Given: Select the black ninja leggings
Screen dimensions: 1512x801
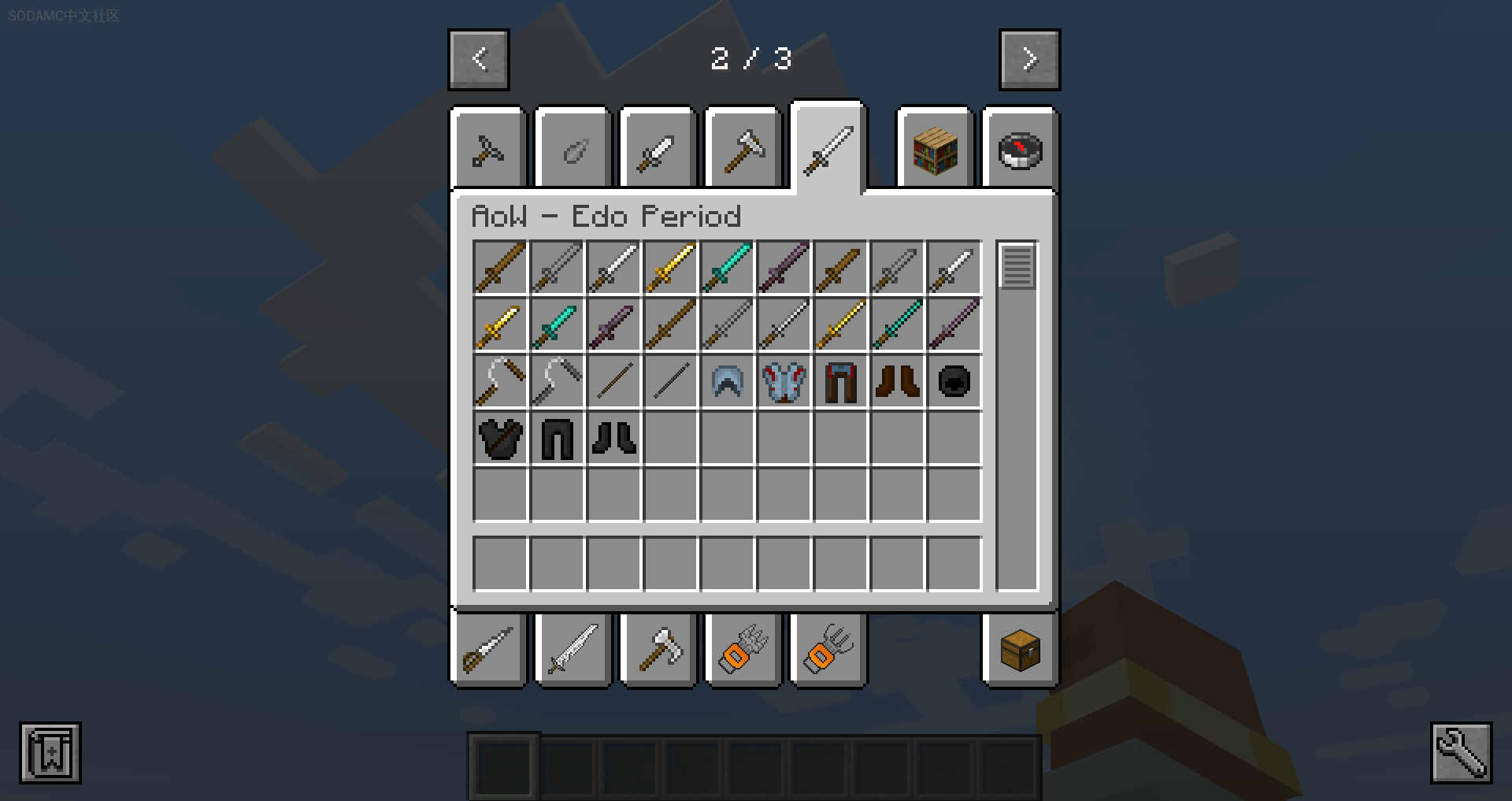Looking at the screenshot, I should coord(557,439).
